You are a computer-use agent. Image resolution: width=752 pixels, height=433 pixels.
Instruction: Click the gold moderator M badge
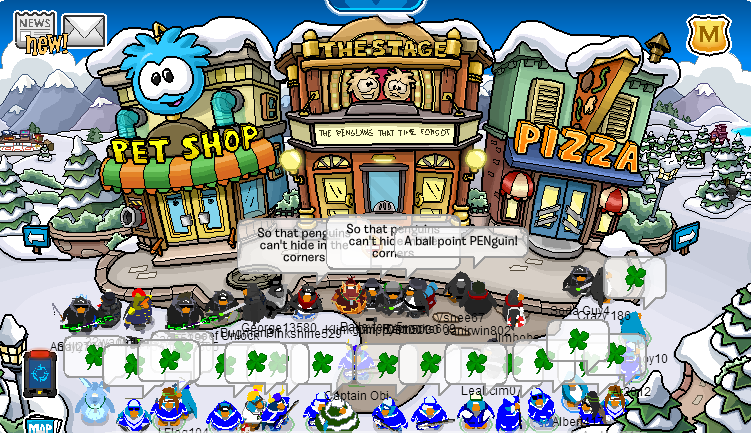(x=708, y=35)
